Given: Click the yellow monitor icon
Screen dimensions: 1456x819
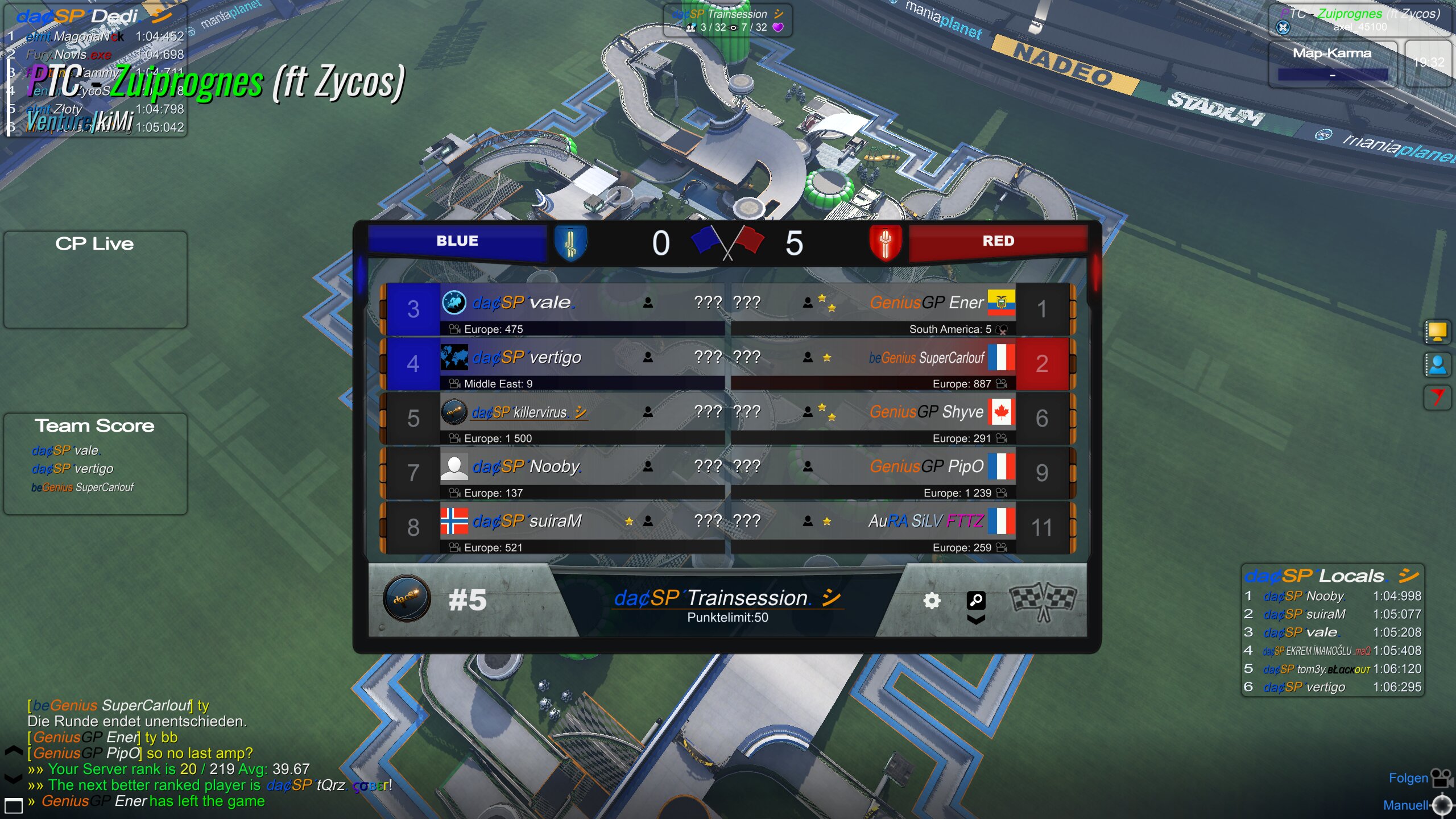Looking at the screenshot, I should (1437, 332).
